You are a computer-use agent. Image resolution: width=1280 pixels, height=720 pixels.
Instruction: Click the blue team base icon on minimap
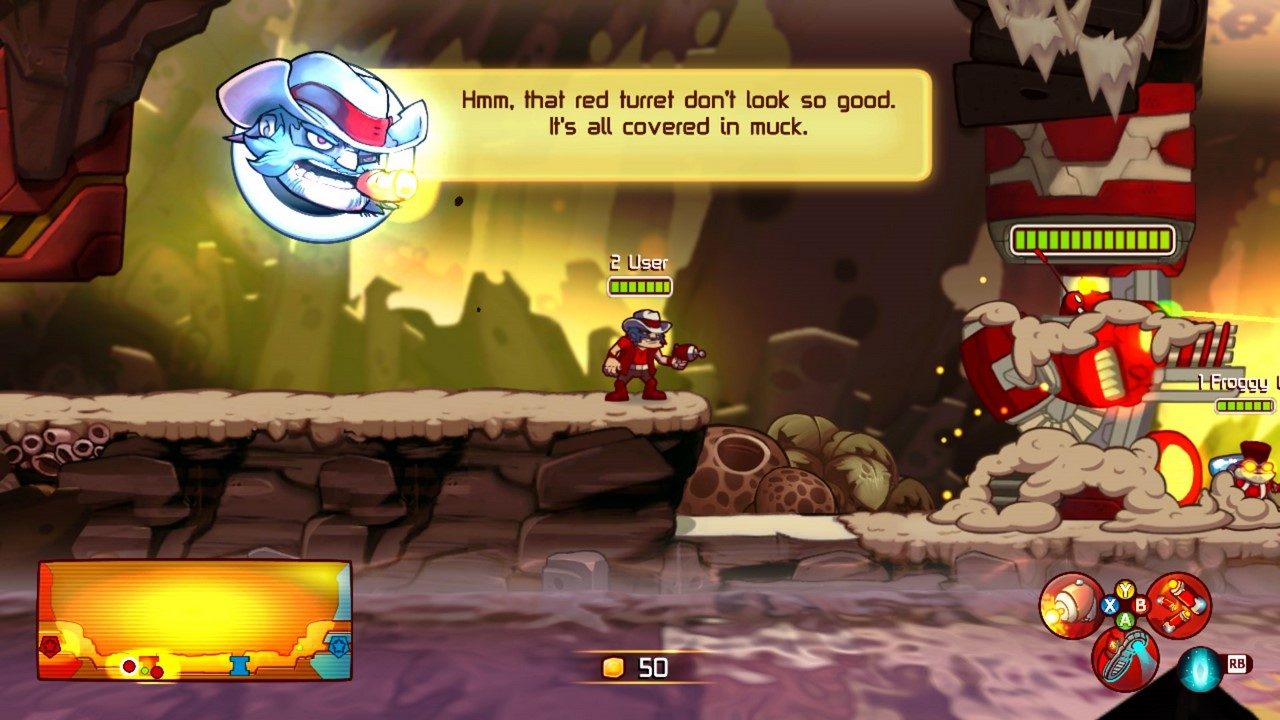(x=338, y=646)
